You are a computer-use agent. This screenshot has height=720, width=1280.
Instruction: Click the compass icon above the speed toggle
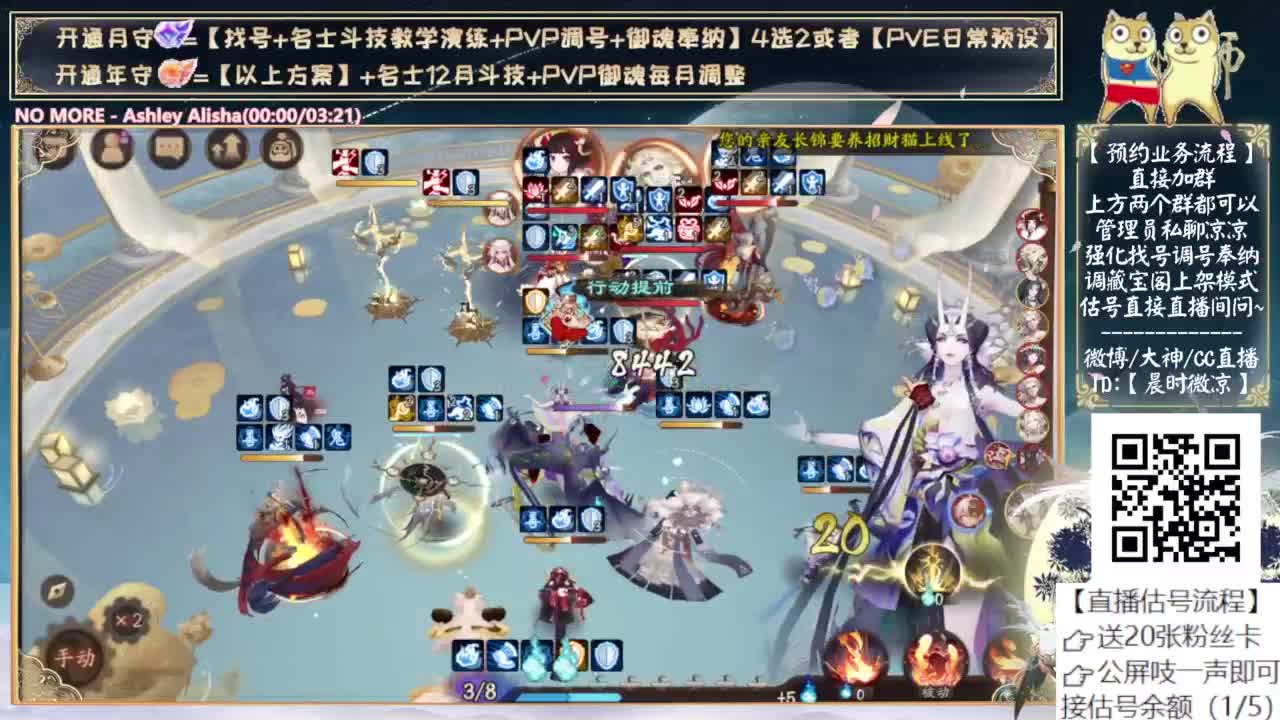pyautogui.click(x=59, y=588)
